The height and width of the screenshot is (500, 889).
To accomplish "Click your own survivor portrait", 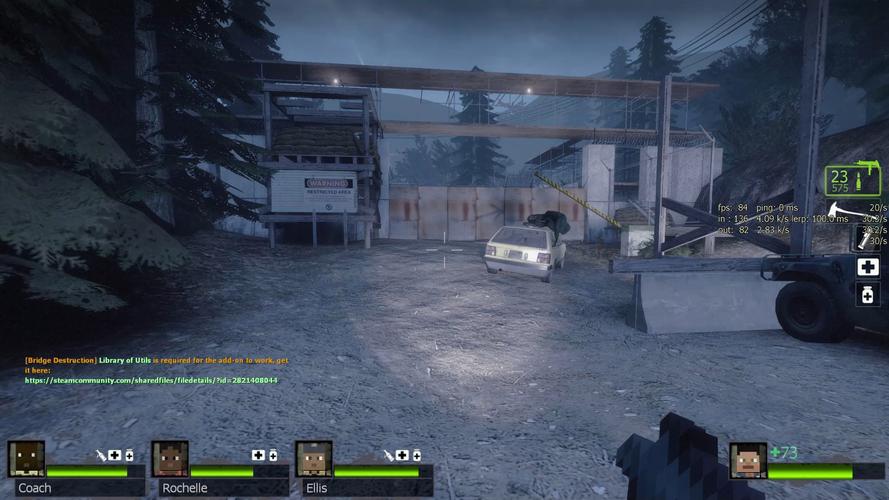I will pyautogui.click(x=747, y=460).
